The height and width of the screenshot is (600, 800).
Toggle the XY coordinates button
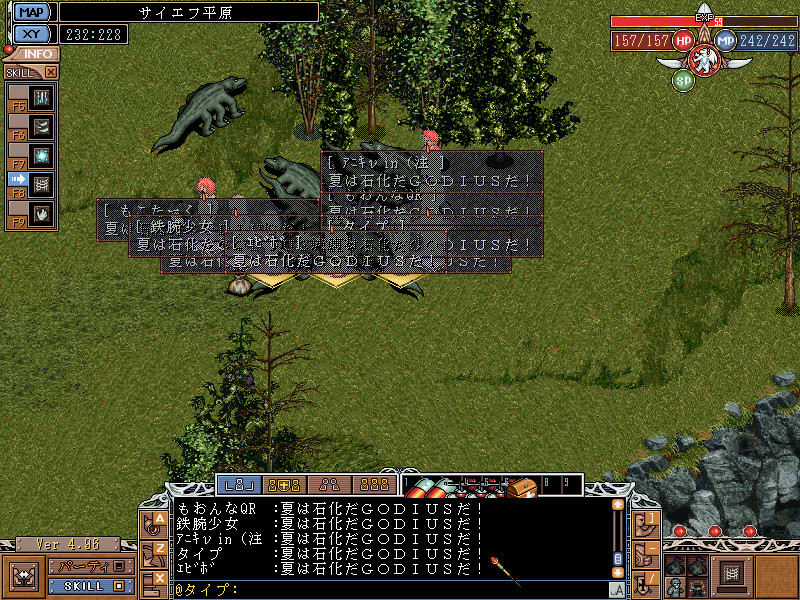pos(33,34)
